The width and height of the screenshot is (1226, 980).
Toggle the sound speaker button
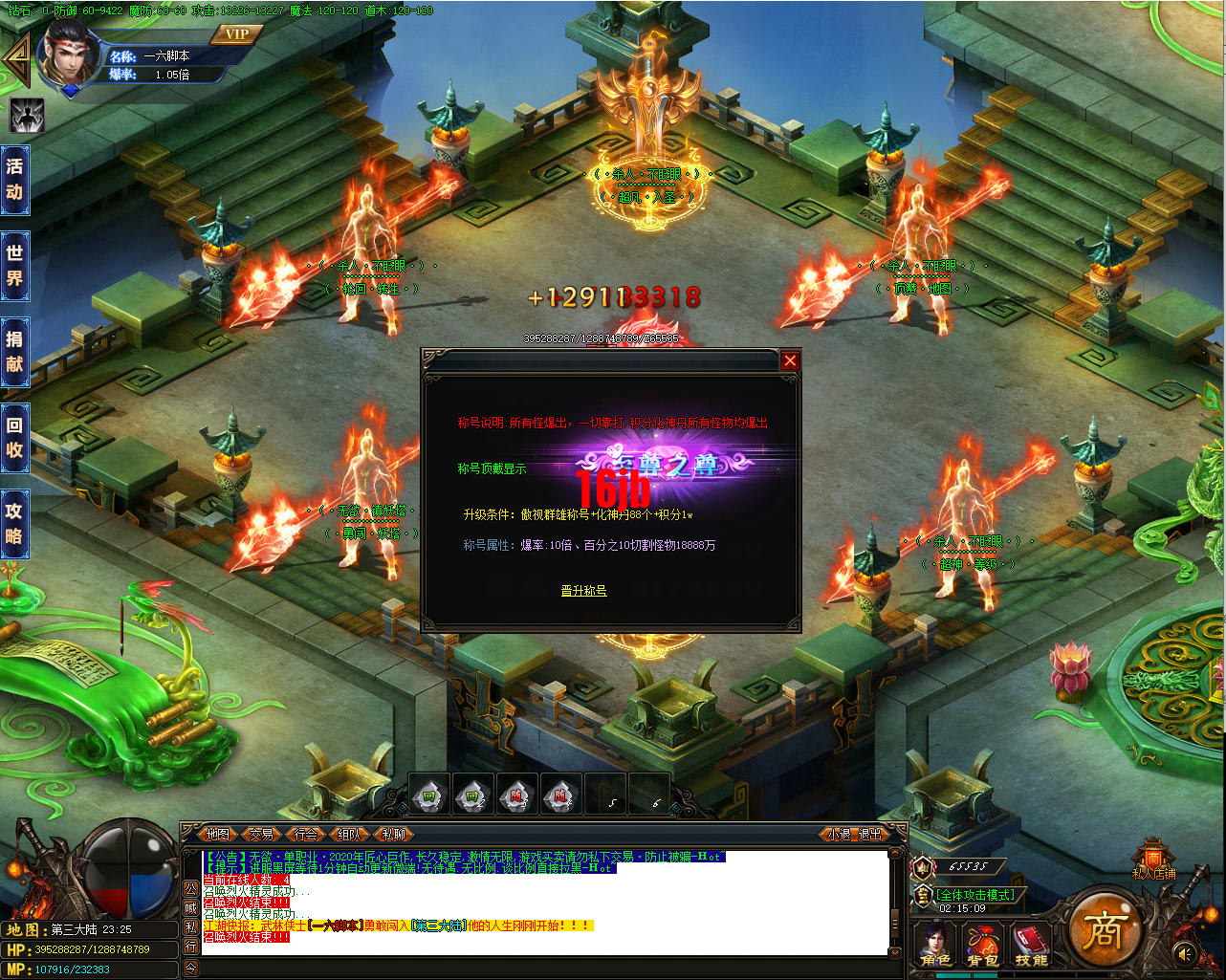tap(1185, 953)
